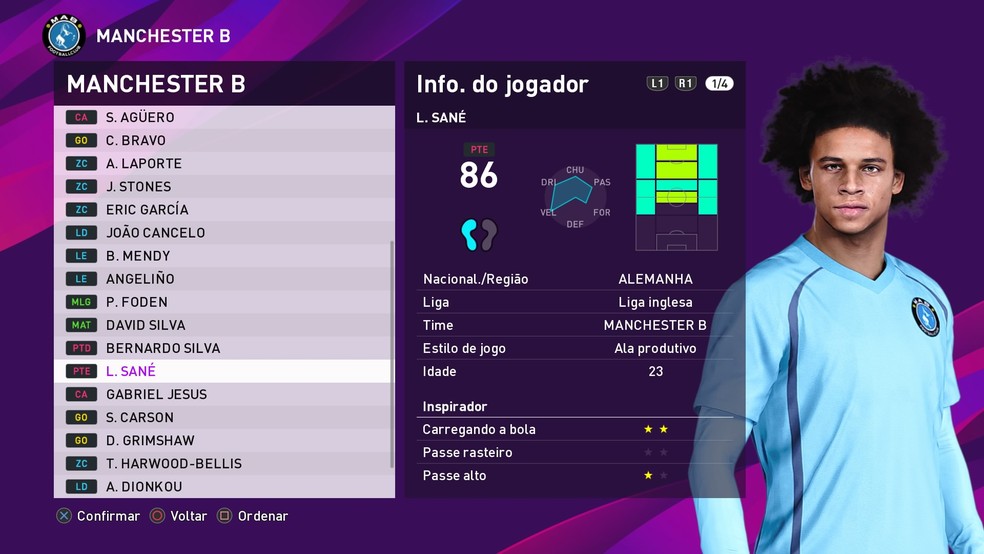The height and width of the screenshot is (554, 984).
Task: Pick J. Stones in the roster
Action: click(x=224, y=186)
